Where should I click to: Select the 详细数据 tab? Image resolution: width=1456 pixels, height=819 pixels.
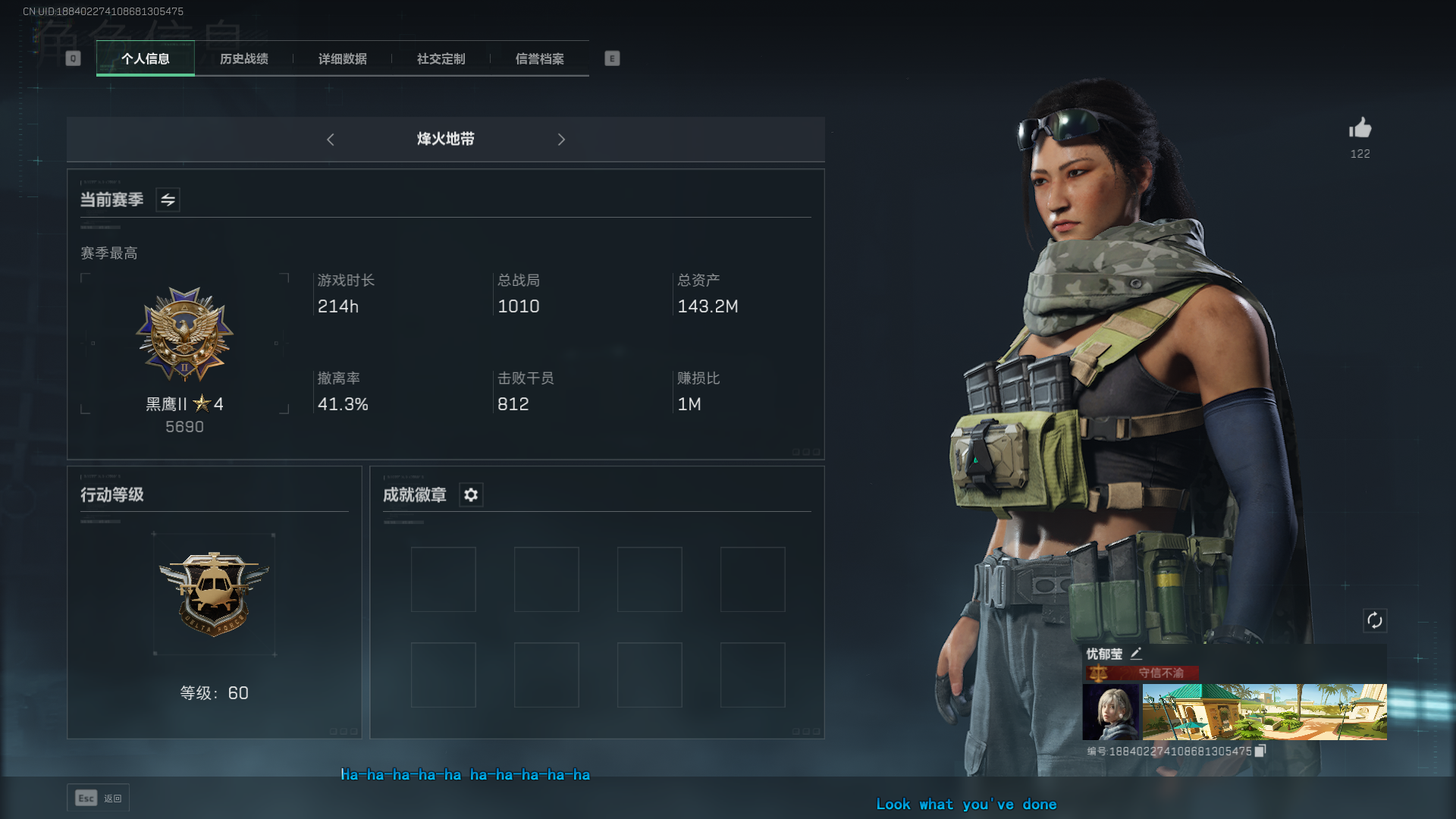[x=343, y=58]
